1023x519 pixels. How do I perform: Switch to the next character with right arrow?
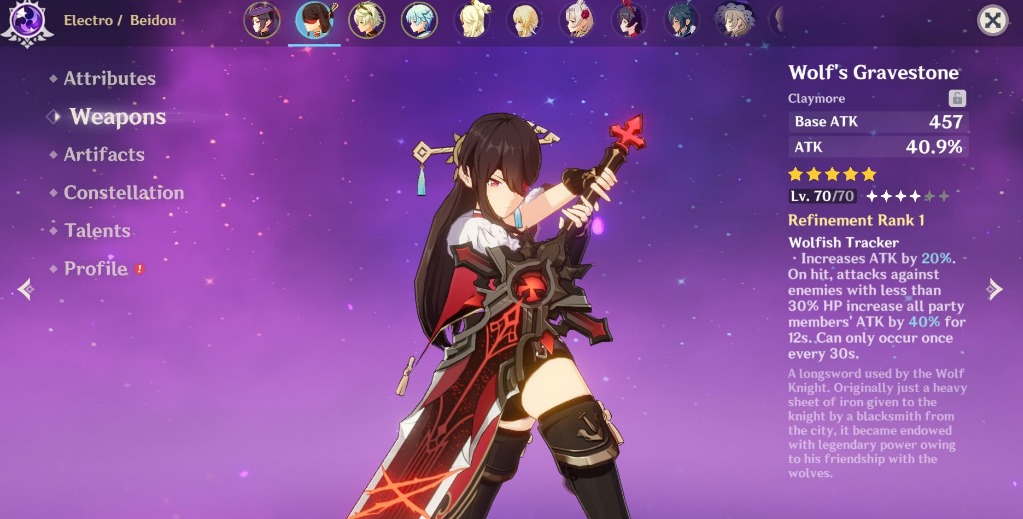point(994,289)
